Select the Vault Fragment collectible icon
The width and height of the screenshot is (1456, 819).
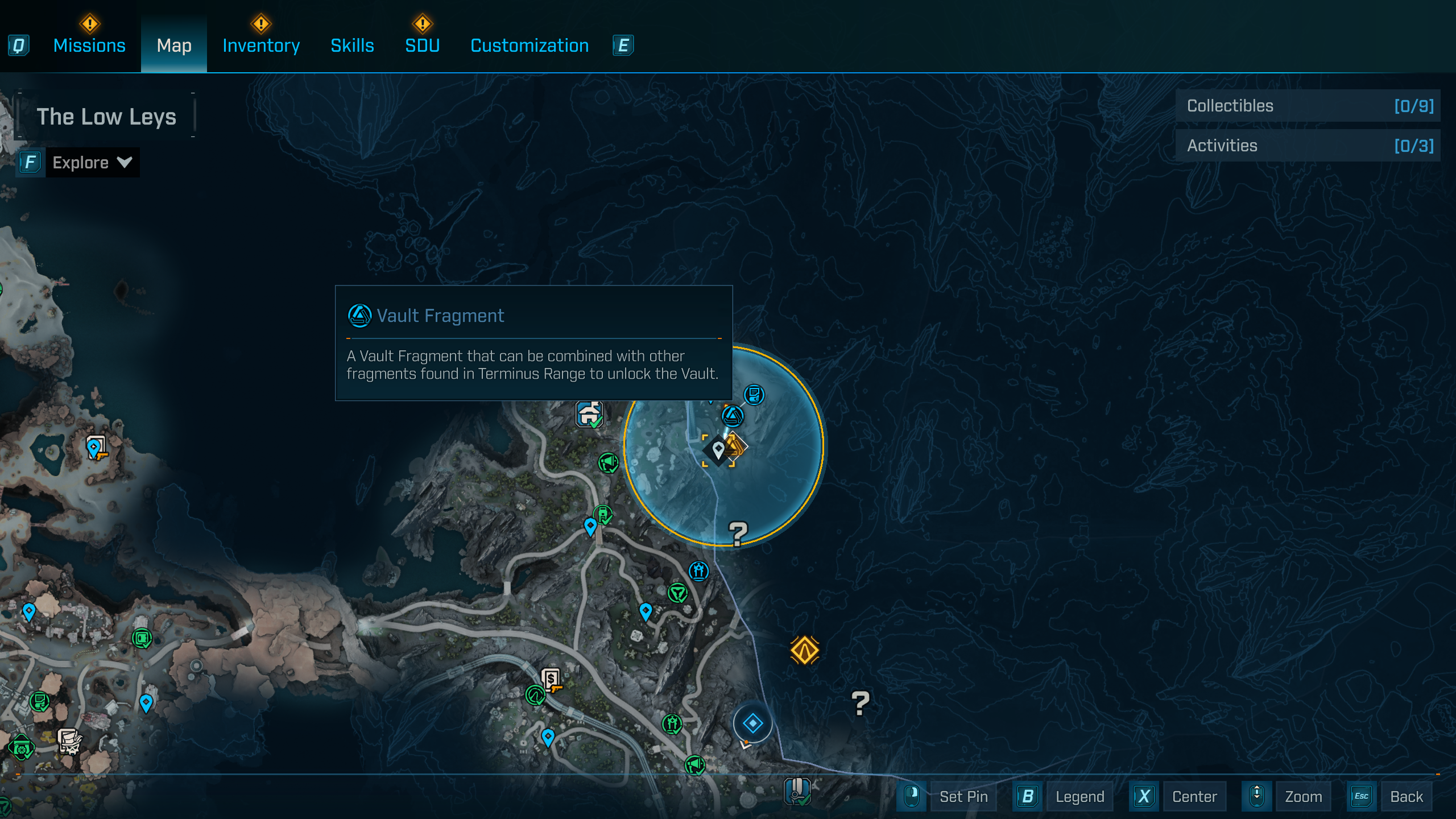(x=733, y=415)
